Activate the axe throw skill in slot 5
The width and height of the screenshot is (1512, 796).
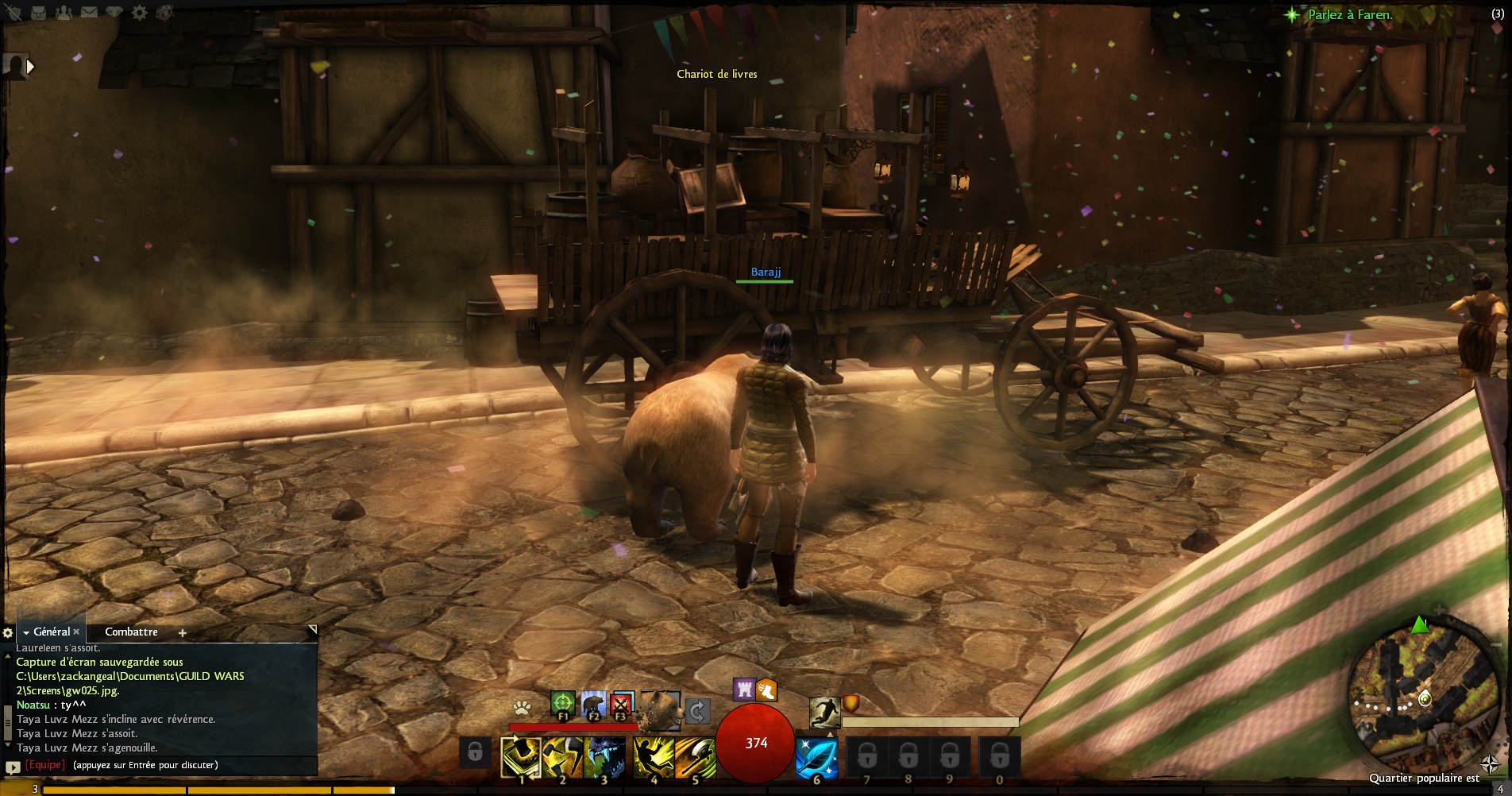[695, 757]
